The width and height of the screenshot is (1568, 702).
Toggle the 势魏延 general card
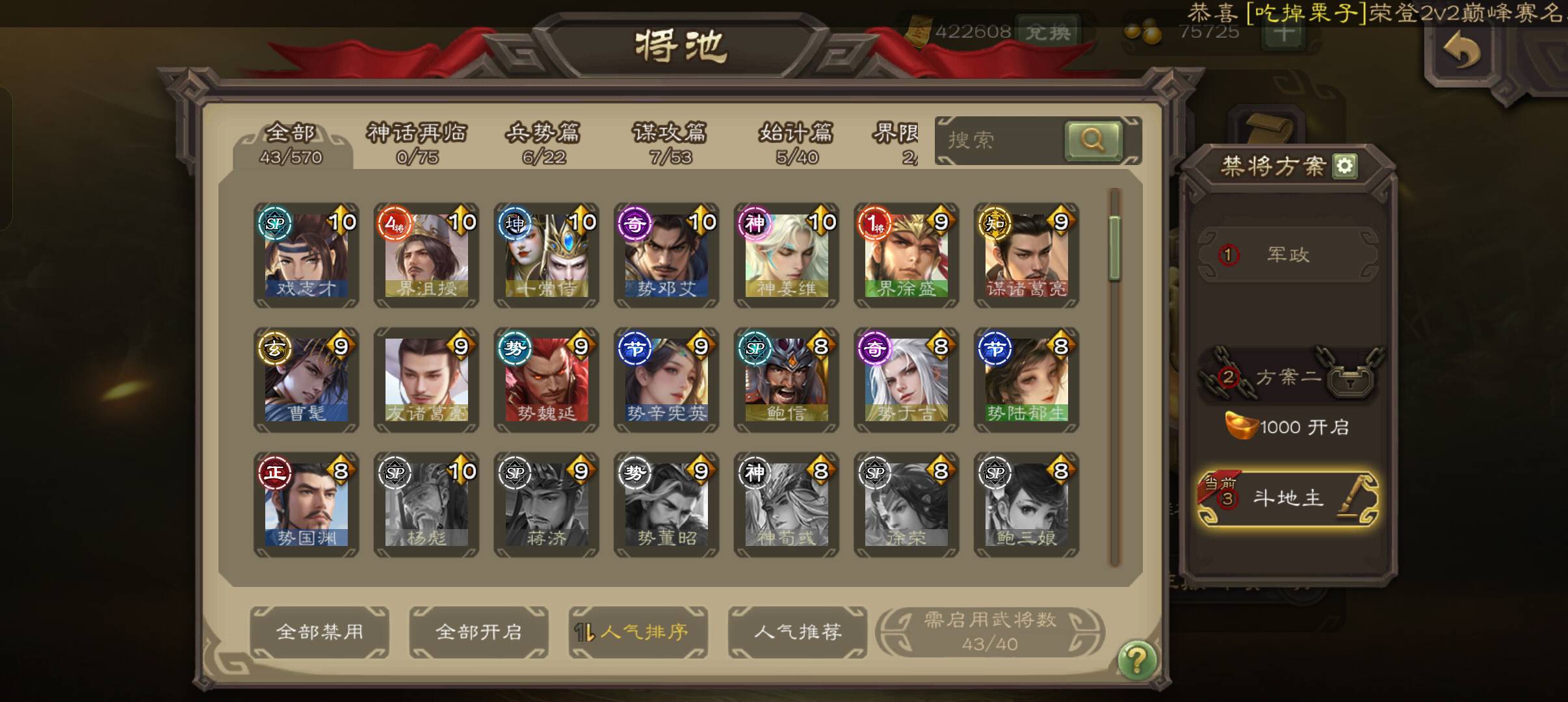(x=546, y=380)
